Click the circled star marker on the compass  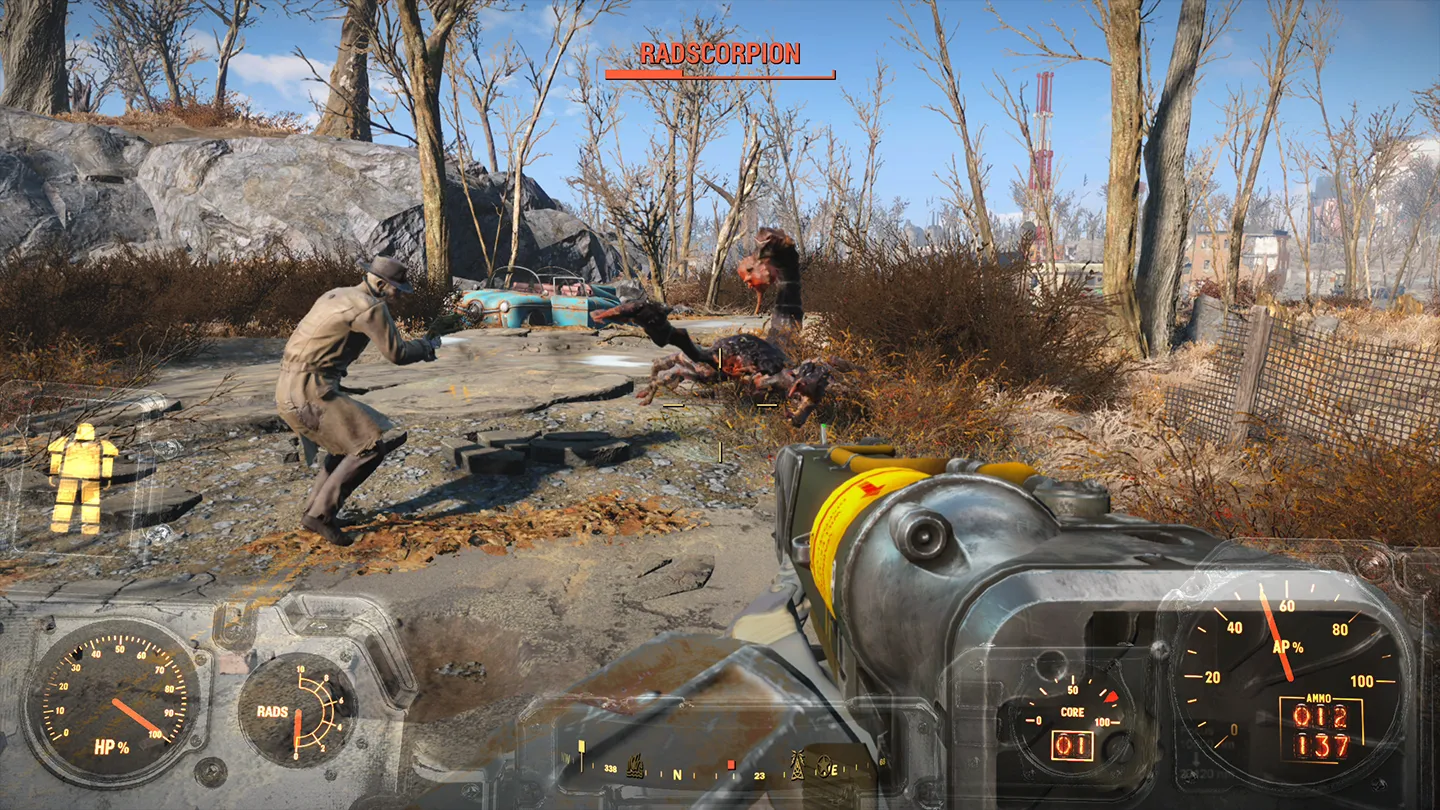click(826, 767)
